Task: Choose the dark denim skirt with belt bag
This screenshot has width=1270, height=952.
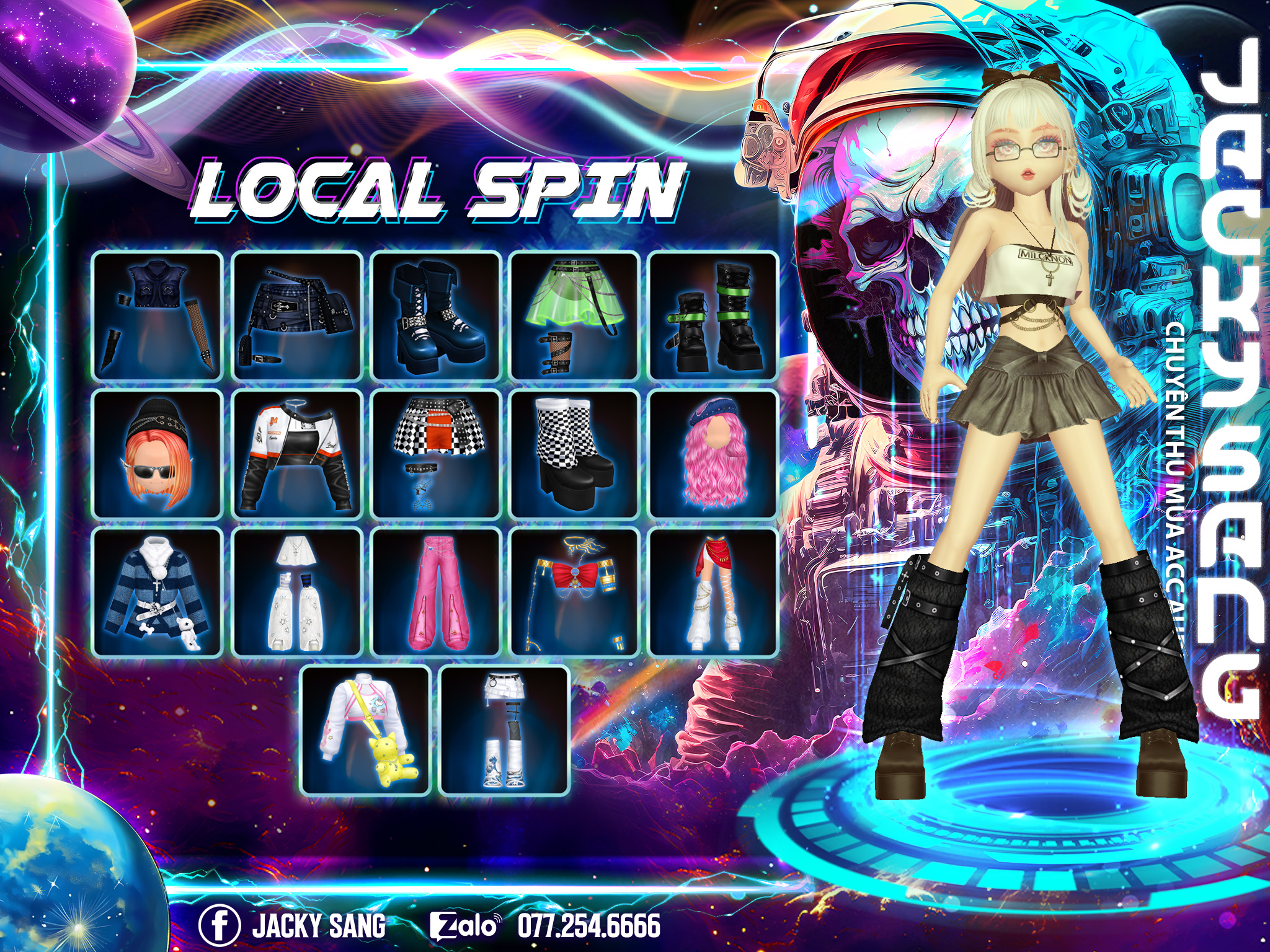Action: [x=297, y=315]
